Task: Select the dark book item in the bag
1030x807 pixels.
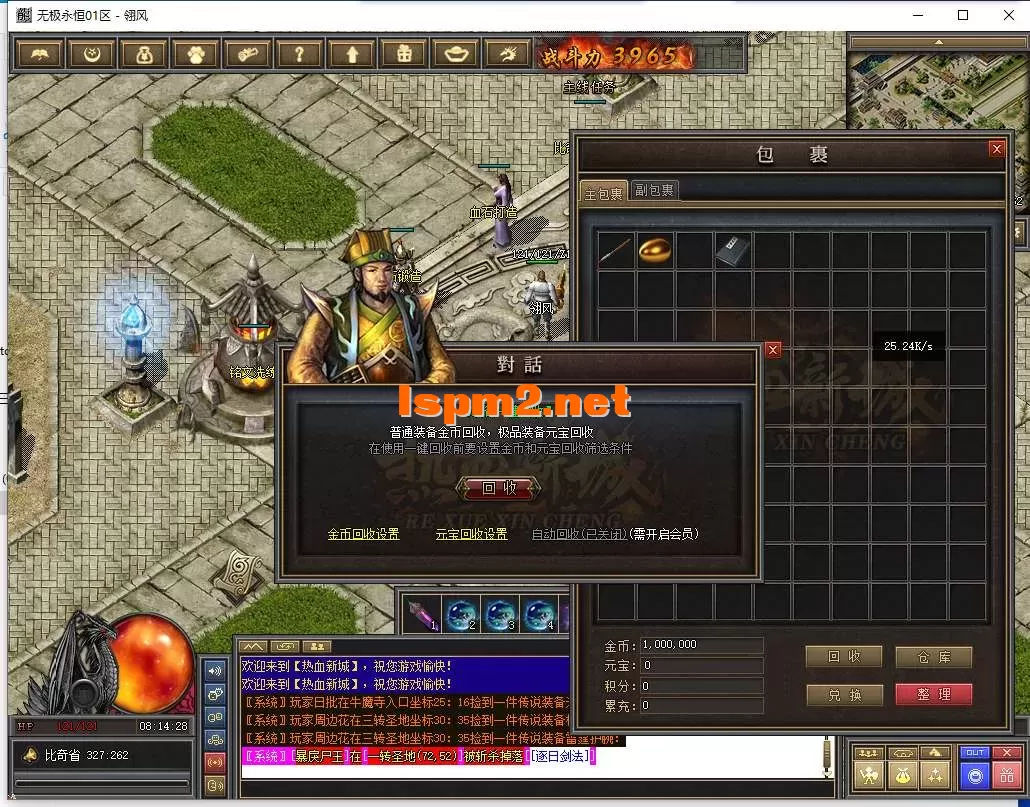Action: [733, 250]
